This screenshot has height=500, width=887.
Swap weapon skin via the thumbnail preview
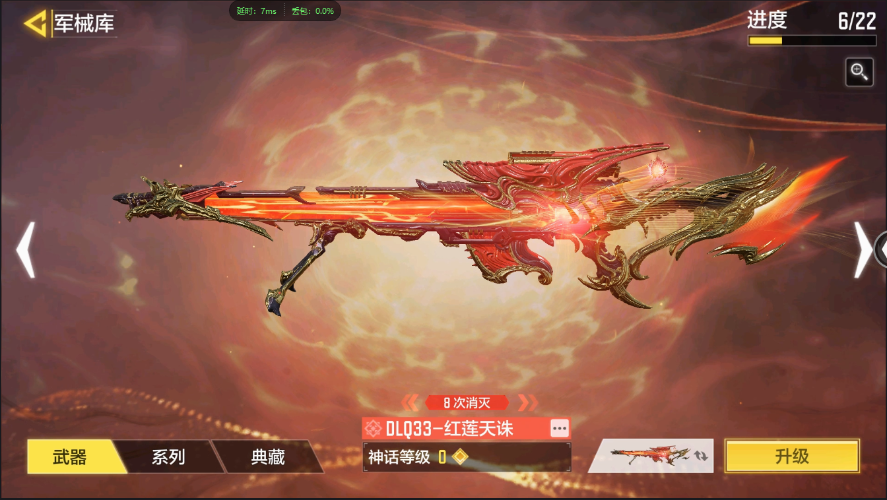click(650, 456)
